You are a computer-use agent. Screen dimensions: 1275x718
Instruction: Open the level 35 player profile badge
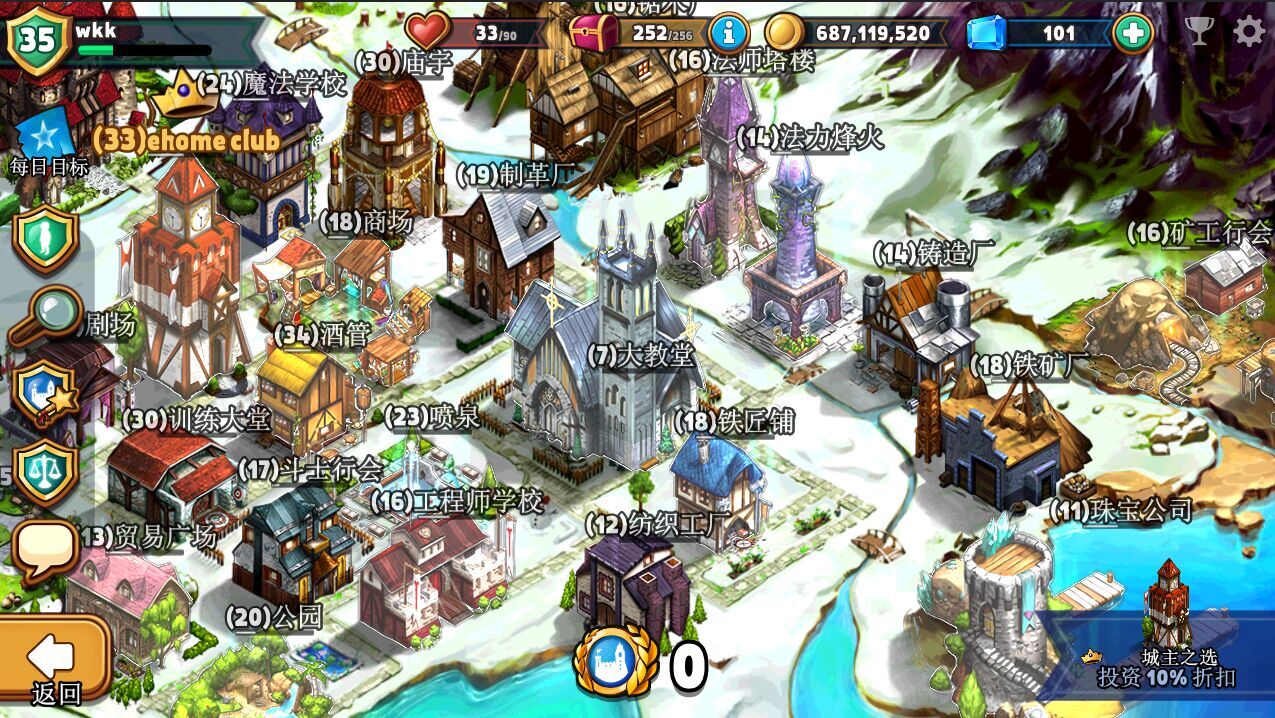point(38,40)
